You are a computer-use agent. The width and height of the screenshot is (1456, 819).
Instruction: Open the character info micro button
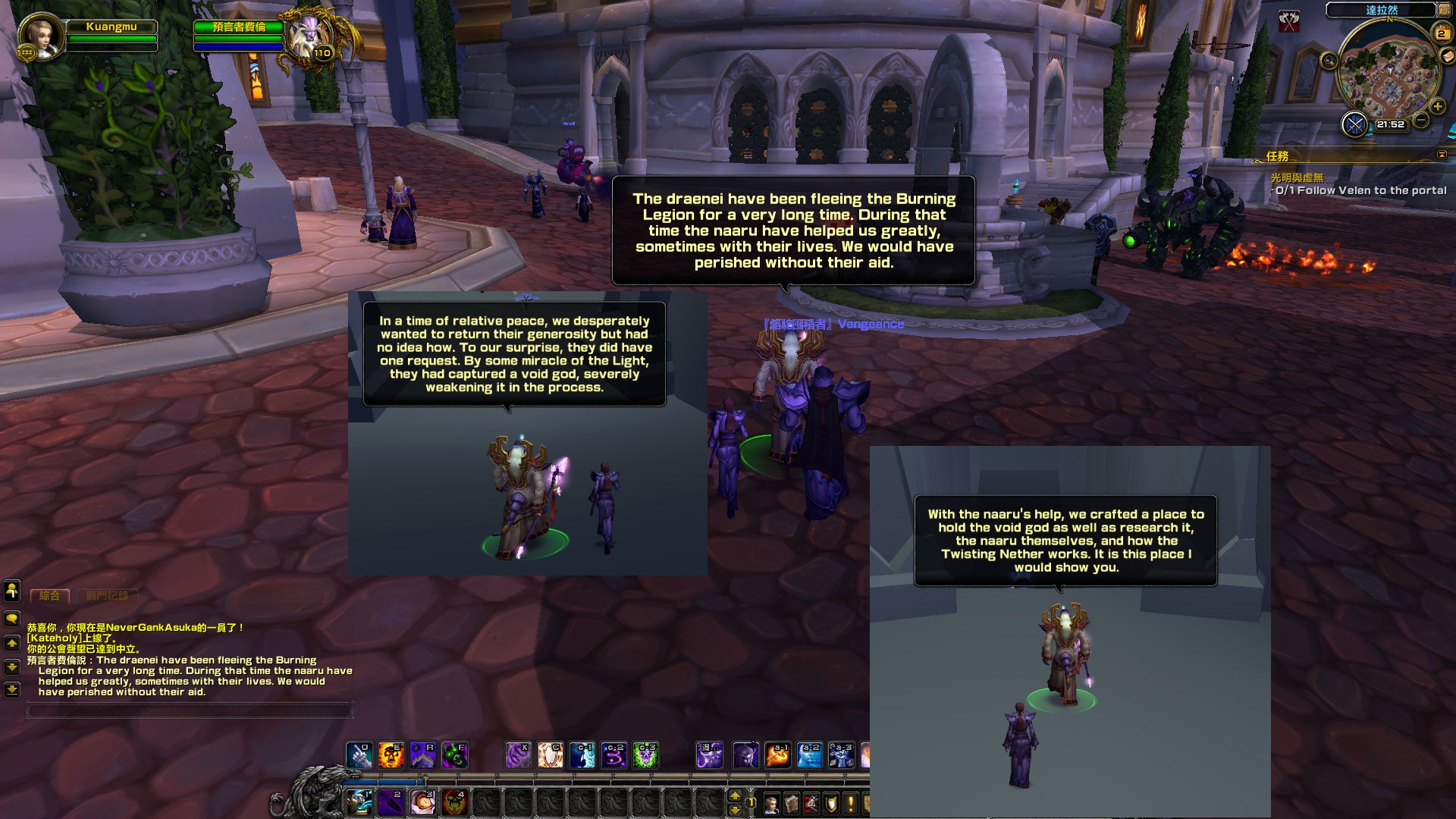[771, 803]
